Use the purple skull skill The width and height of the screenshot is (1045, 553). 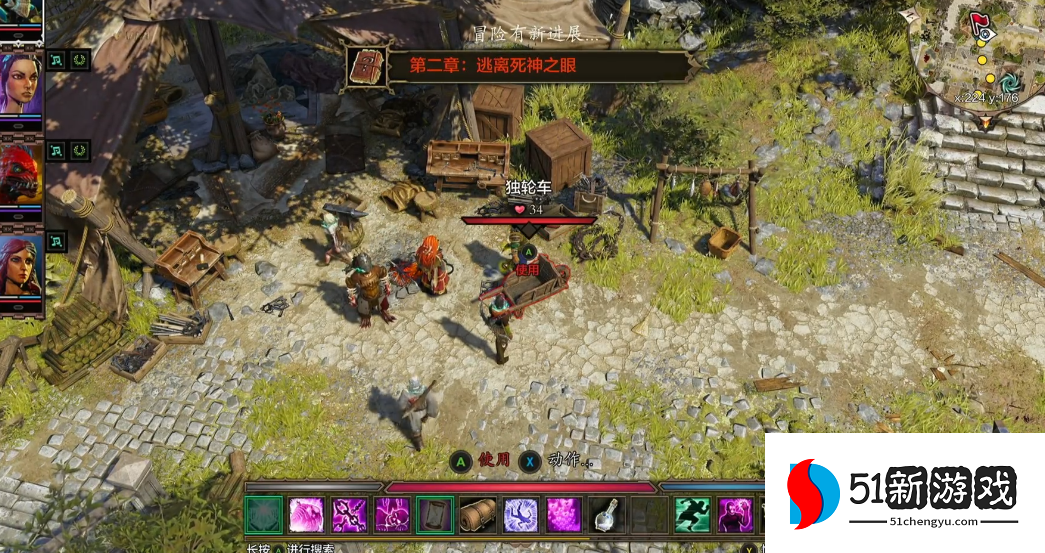[392, 515]
